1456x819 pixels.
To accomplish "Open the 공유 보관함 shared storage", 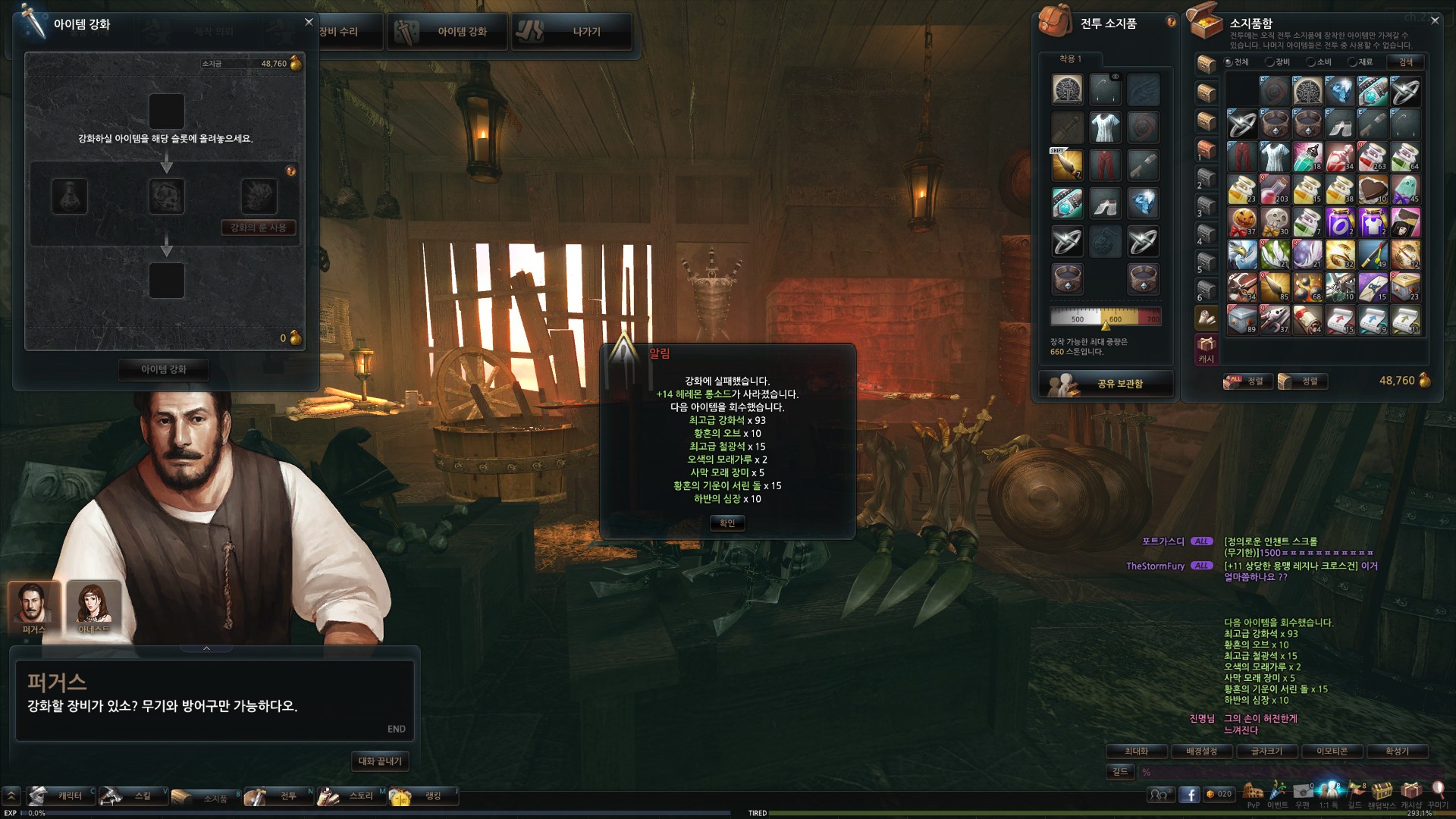I will coord(1106,384).
